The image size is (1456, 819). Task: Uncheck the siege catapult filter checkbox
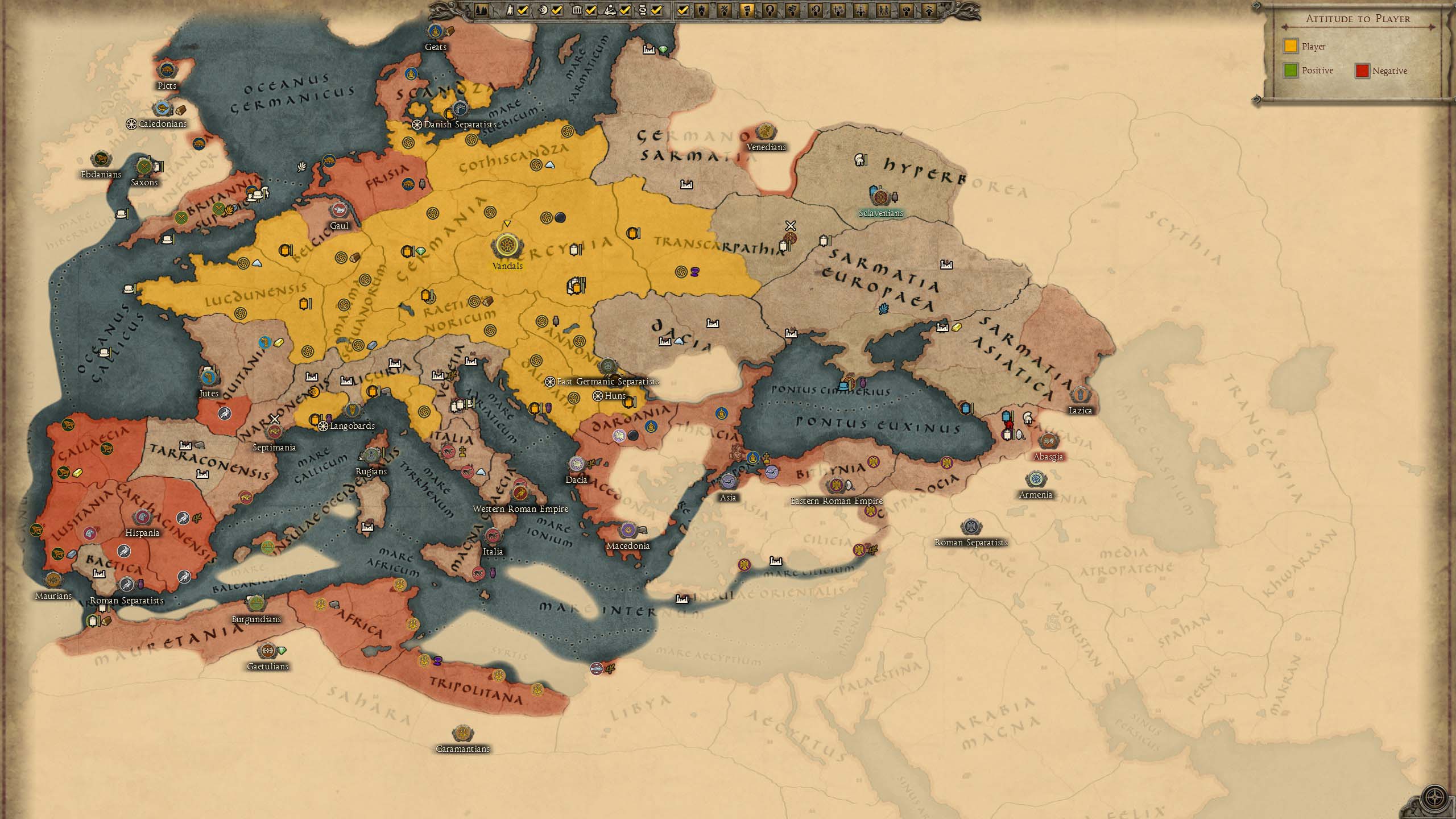pyautogui.click(x=625, y=10)
